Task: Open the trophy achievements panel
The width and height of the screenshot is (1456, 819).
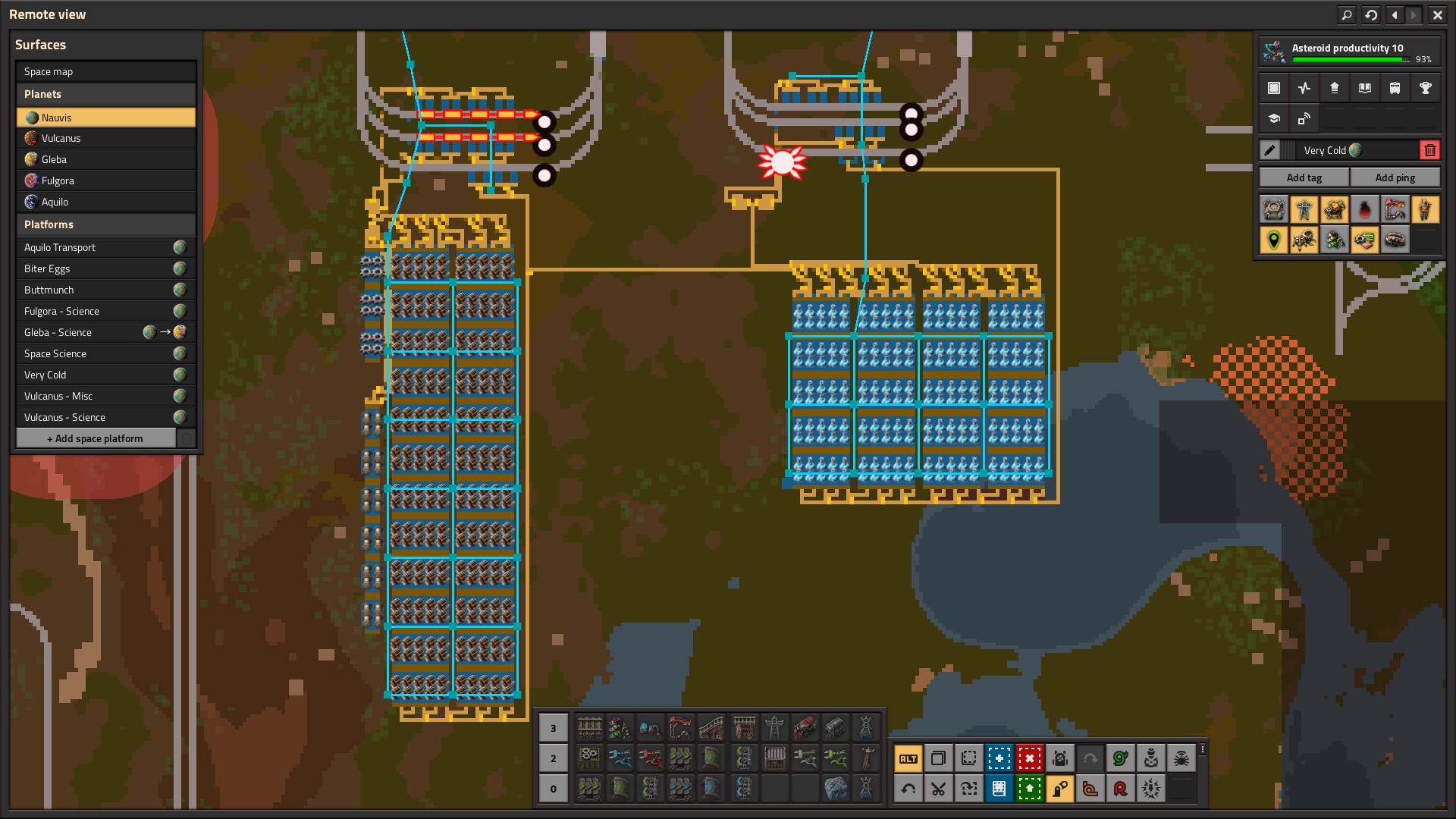Action: click(x=1425, y=88)
